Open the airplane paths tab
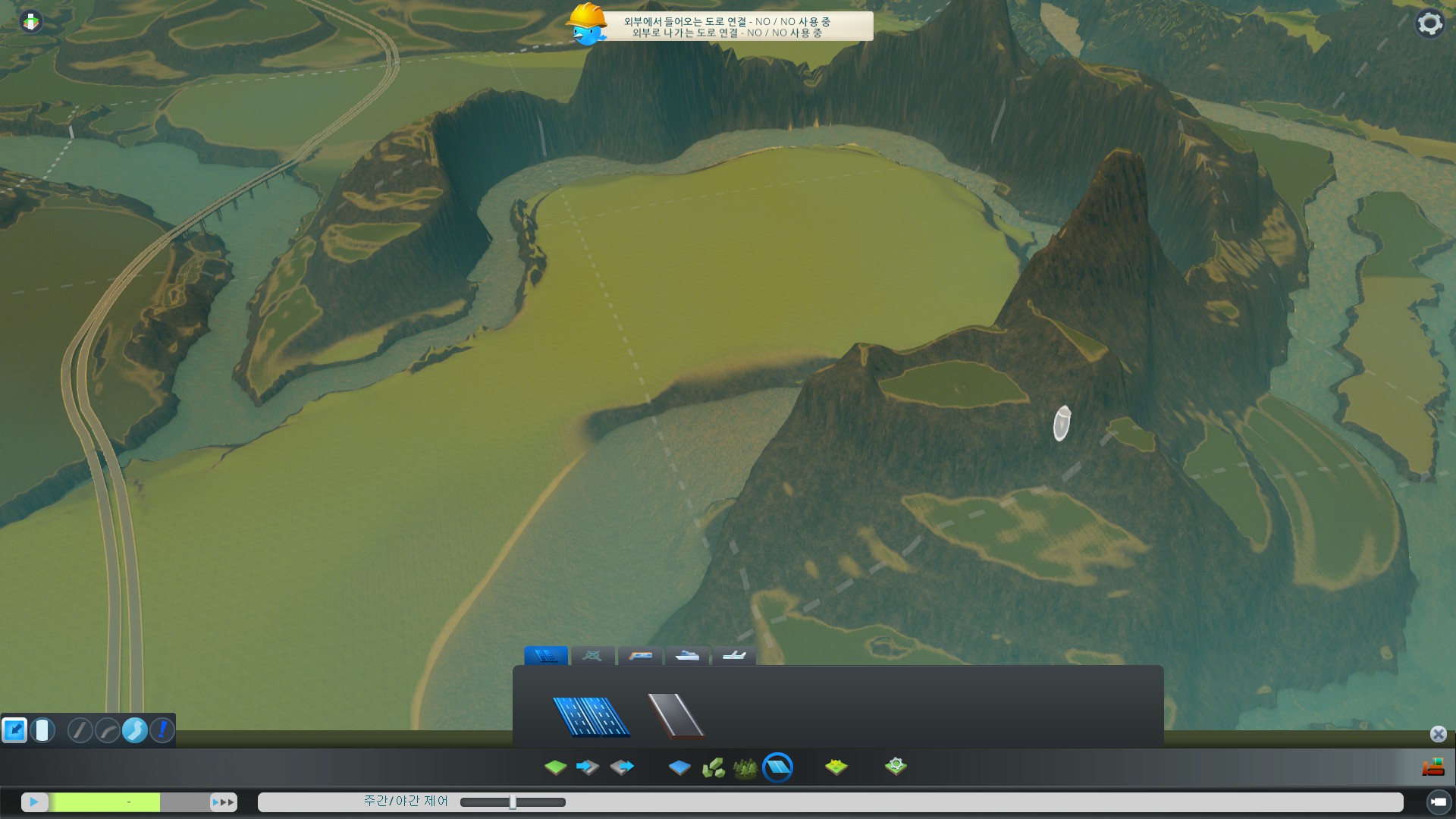This screenshot has height=819, width=1456. click(734, 656)
